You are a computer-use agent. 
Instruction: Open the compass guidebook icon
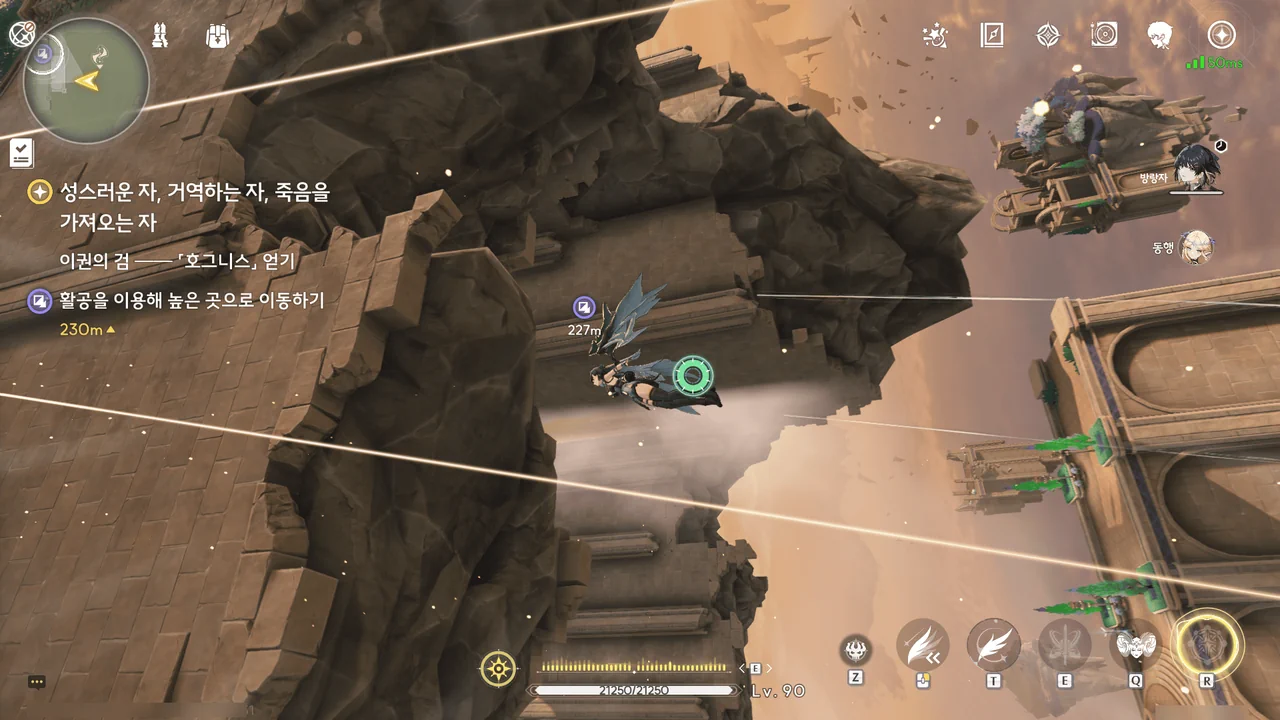(991, 36)
